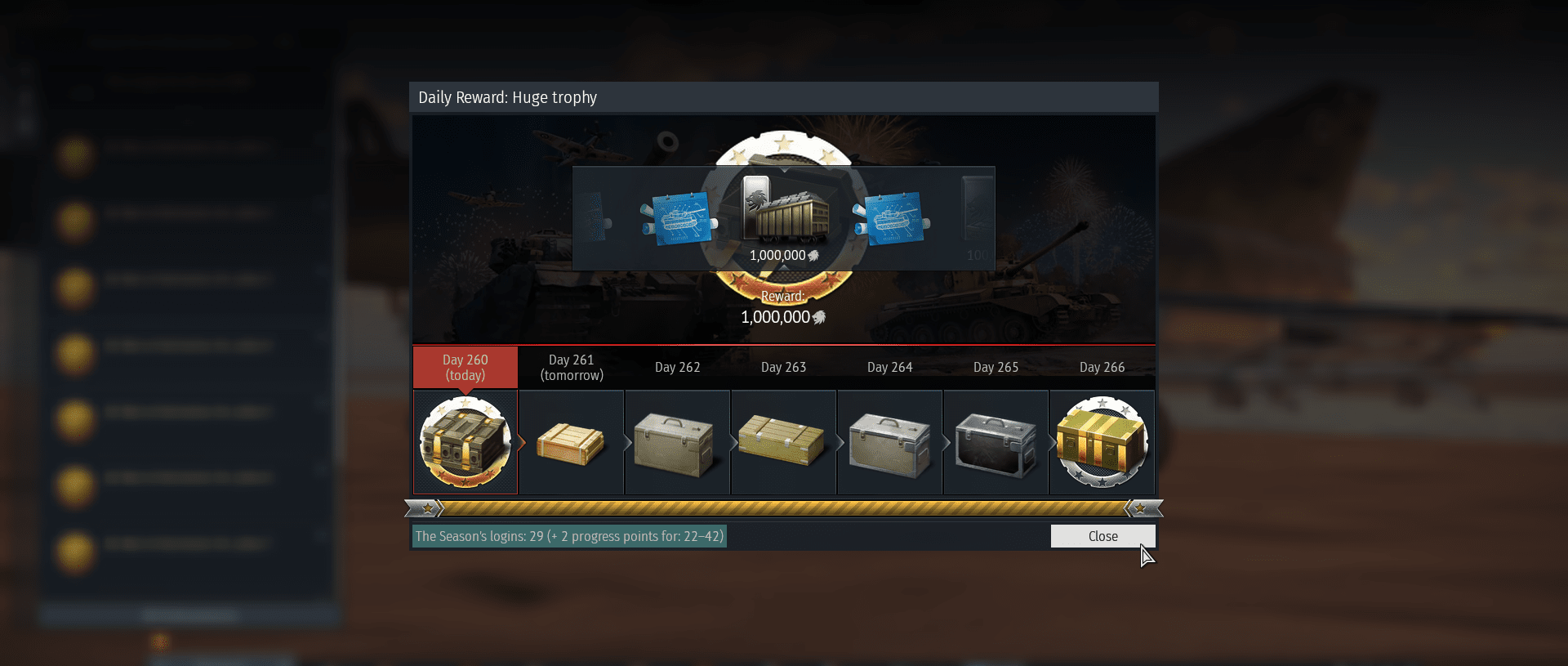Screen dimensions: 1568x666
Task: Click the Season's logins progress text
Action: (569, 536)
